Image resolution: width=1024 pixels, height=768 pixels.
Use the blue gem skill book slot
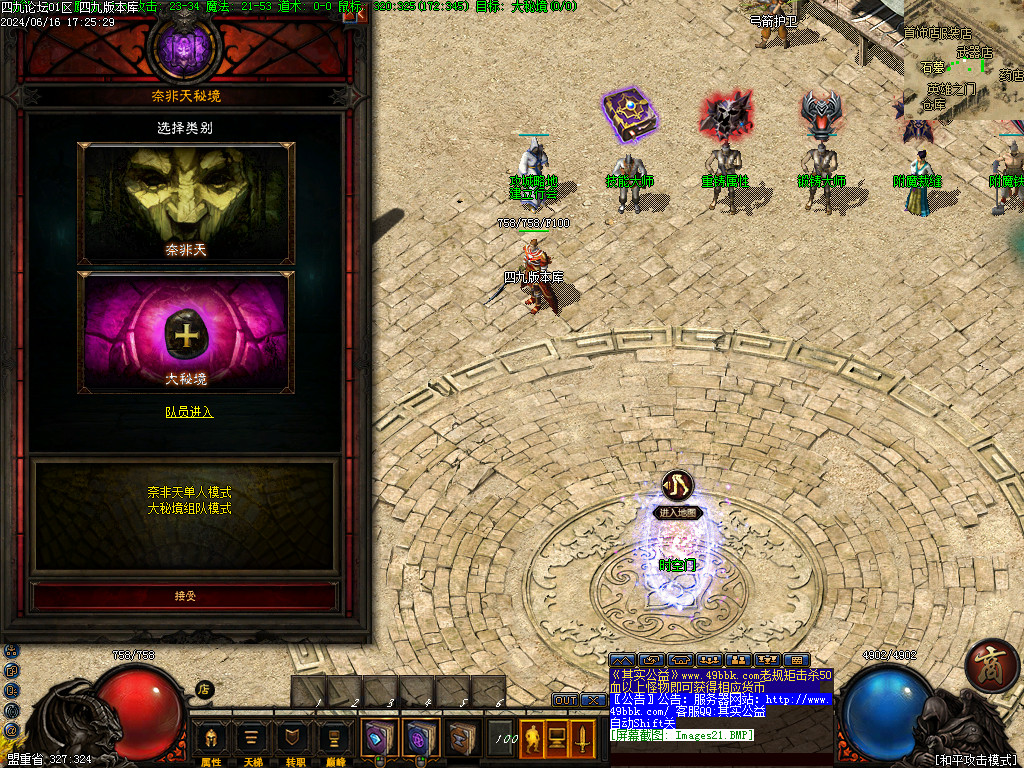(379, 738)
